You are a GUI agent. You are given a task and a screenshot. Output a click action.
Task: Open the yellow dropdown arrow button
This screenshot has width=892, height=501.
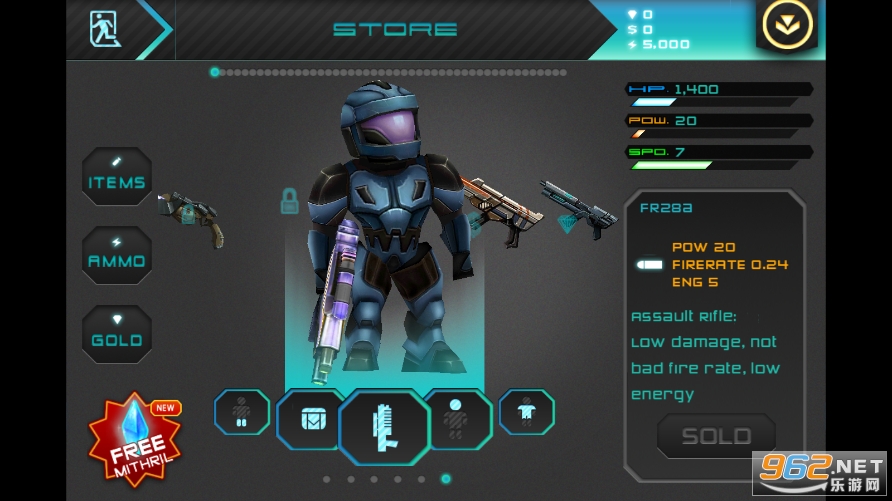[788, 27]
